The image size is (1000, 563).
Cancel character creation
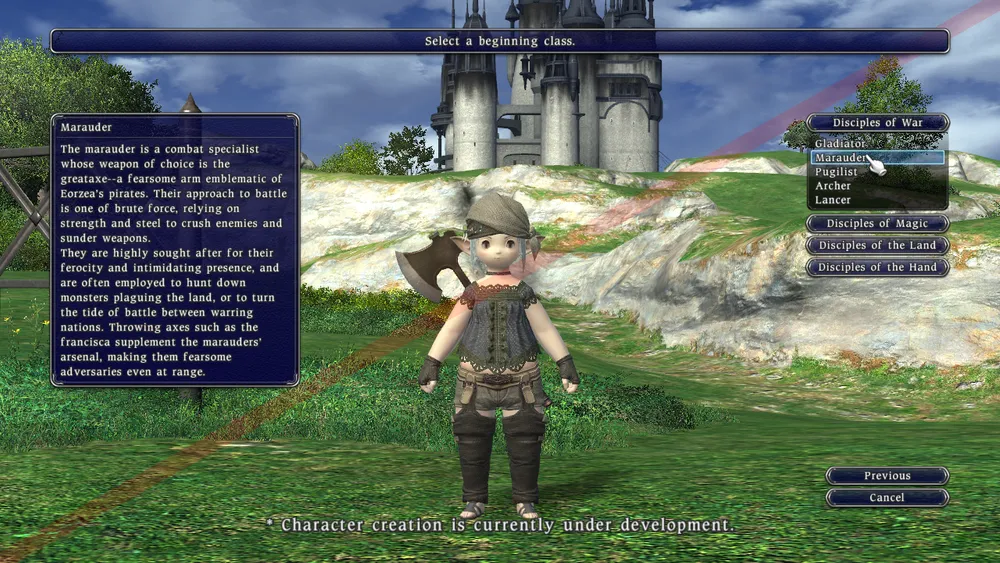887,498
